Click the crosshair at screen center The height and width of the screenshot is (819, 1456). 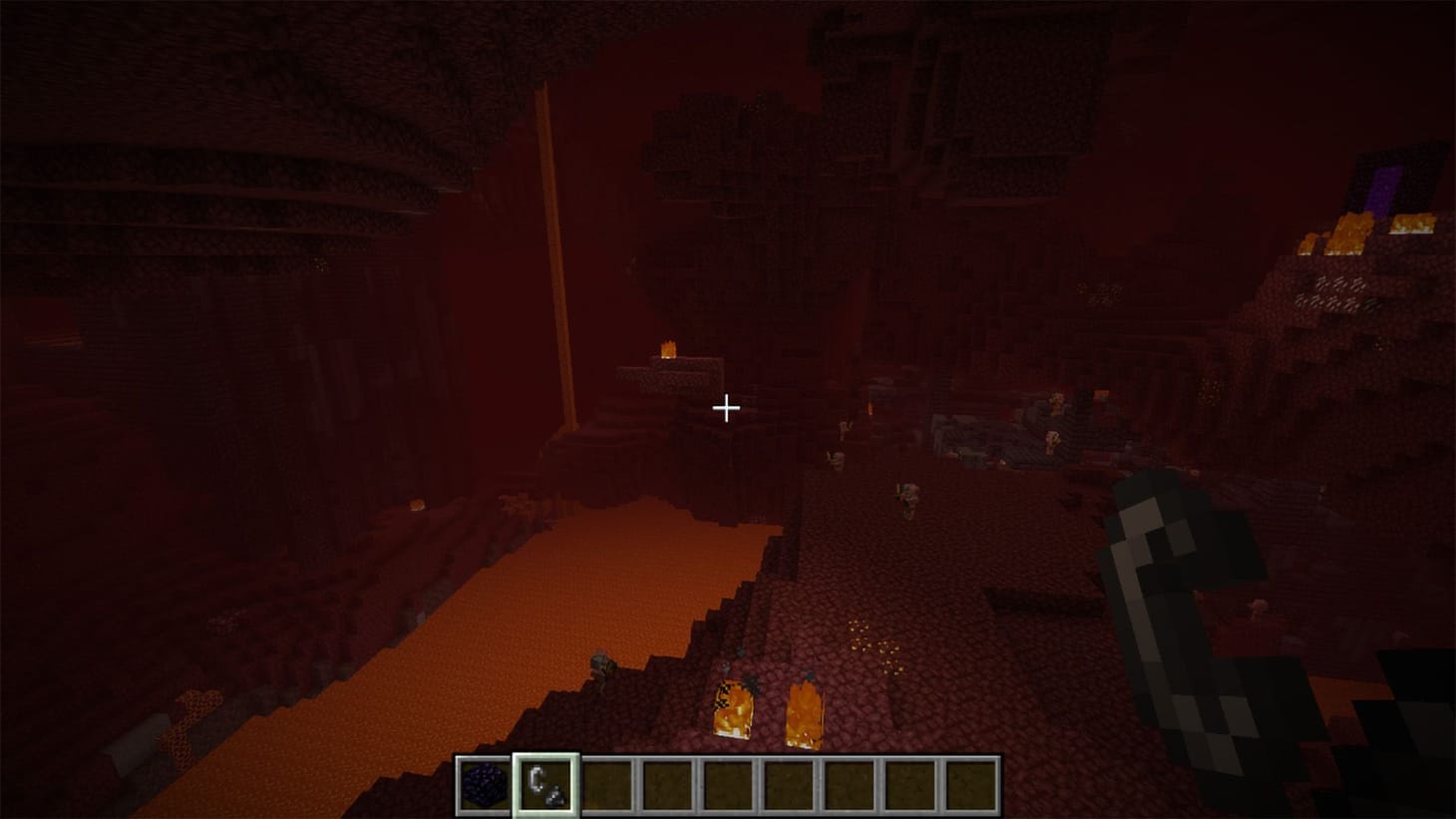[727, 409]
